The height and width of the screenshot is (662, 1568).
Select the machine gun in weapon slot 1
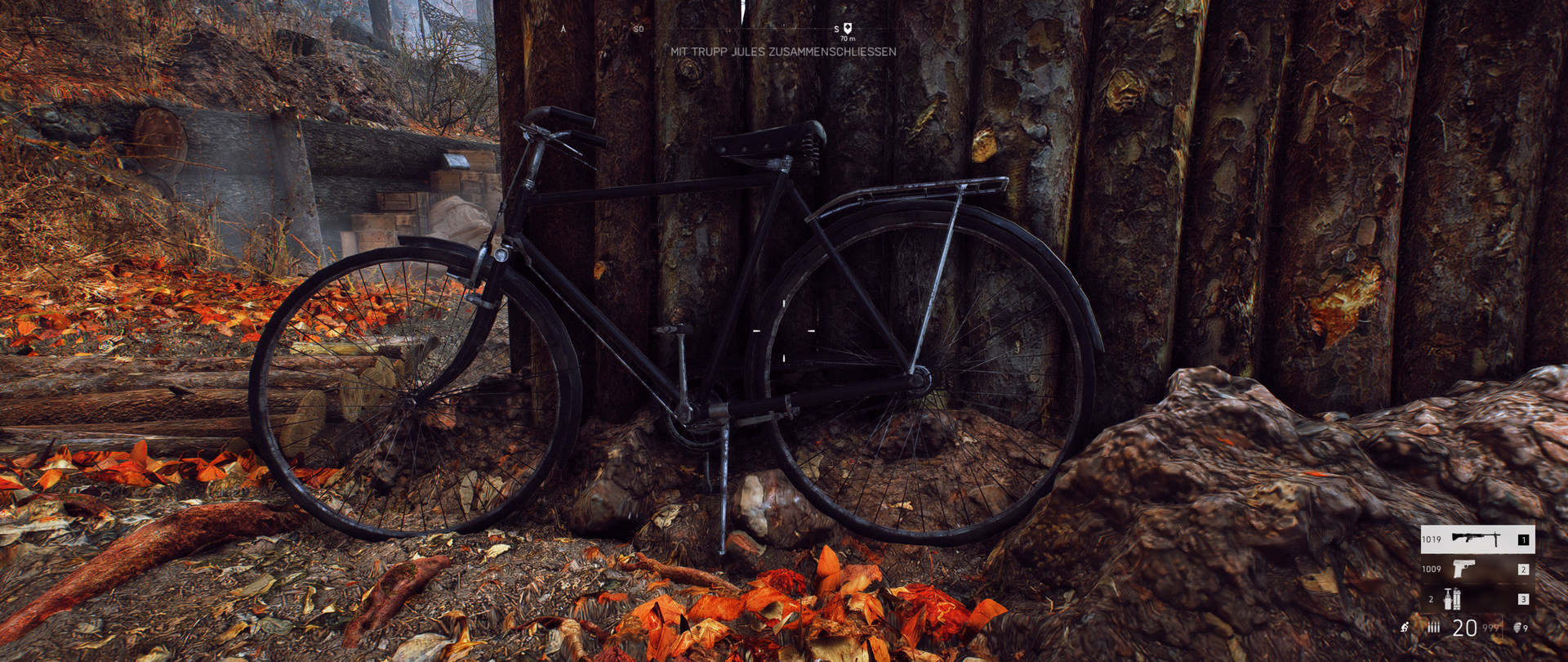click(1477, 539)
